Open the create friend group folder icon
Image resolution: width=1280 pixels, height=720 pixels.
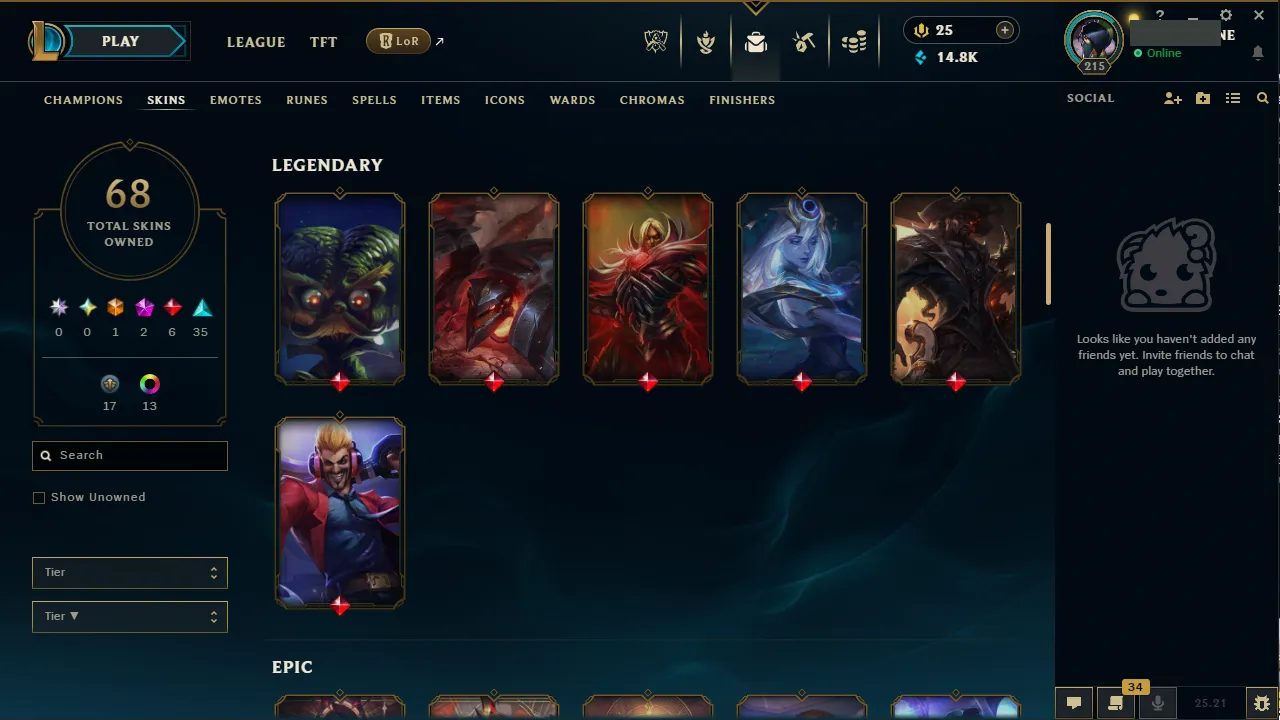tap(1202, 98)
